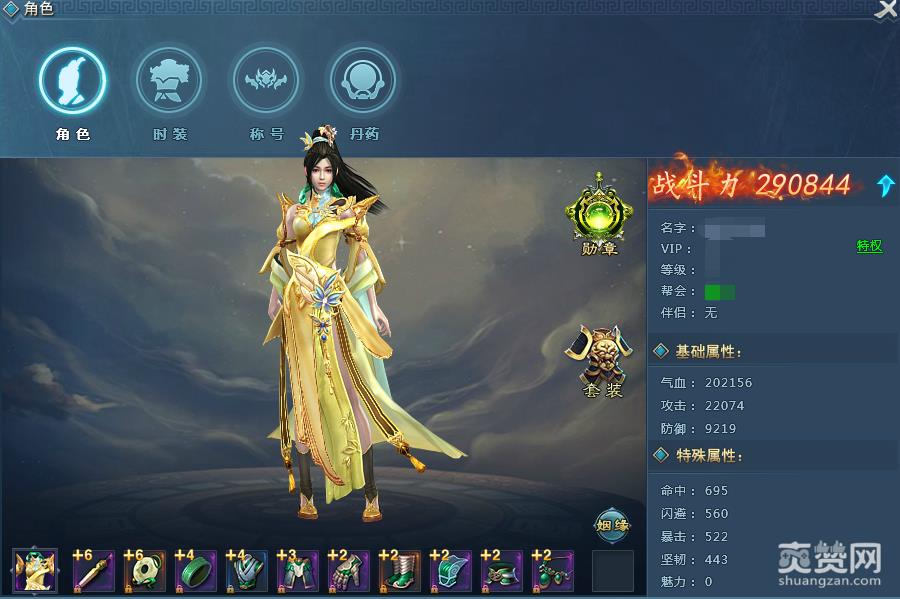The height and width of the screenshot is (599, 900).
Task: Select the +2 bead necklace slot
Action: point(553,571)
